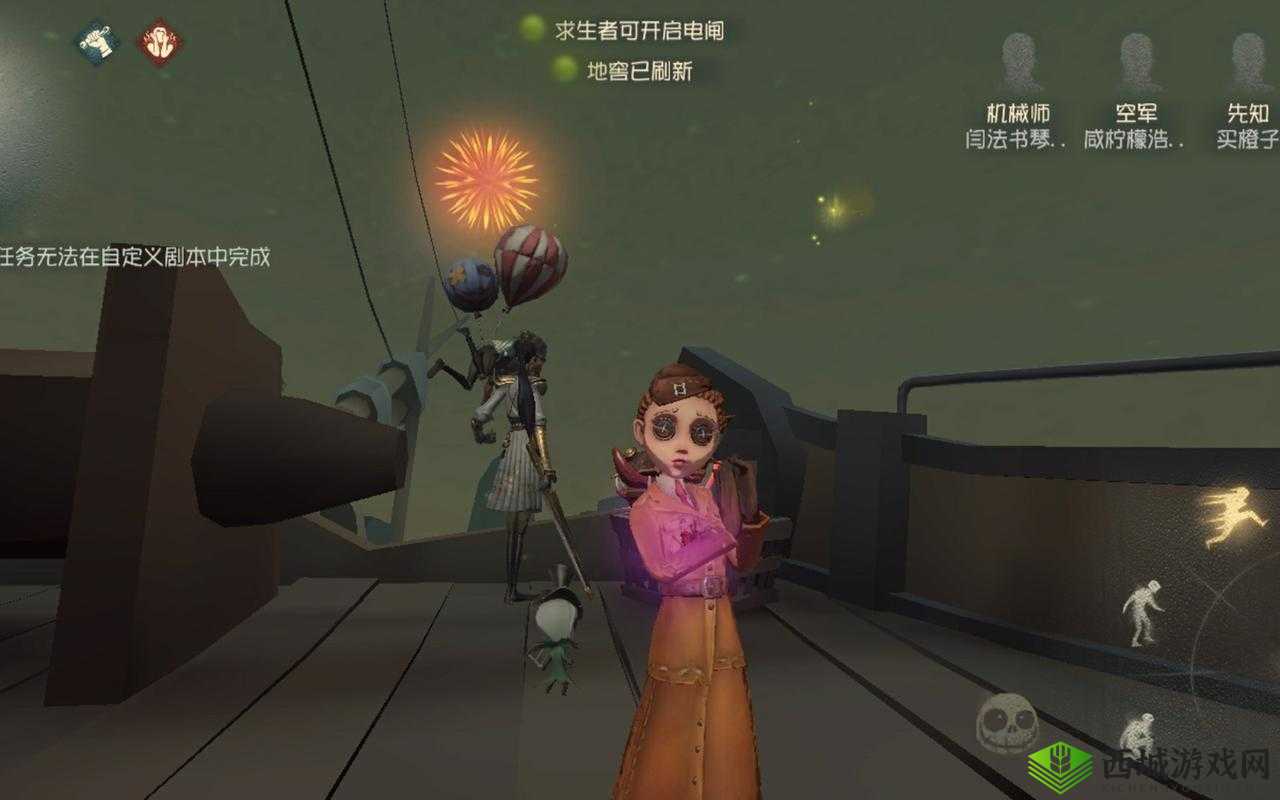The height and width of the screenshot is (800, 1280).
Task: Click the 任务无法在自定义剧本中完成 message
Action: coord(137,254)
